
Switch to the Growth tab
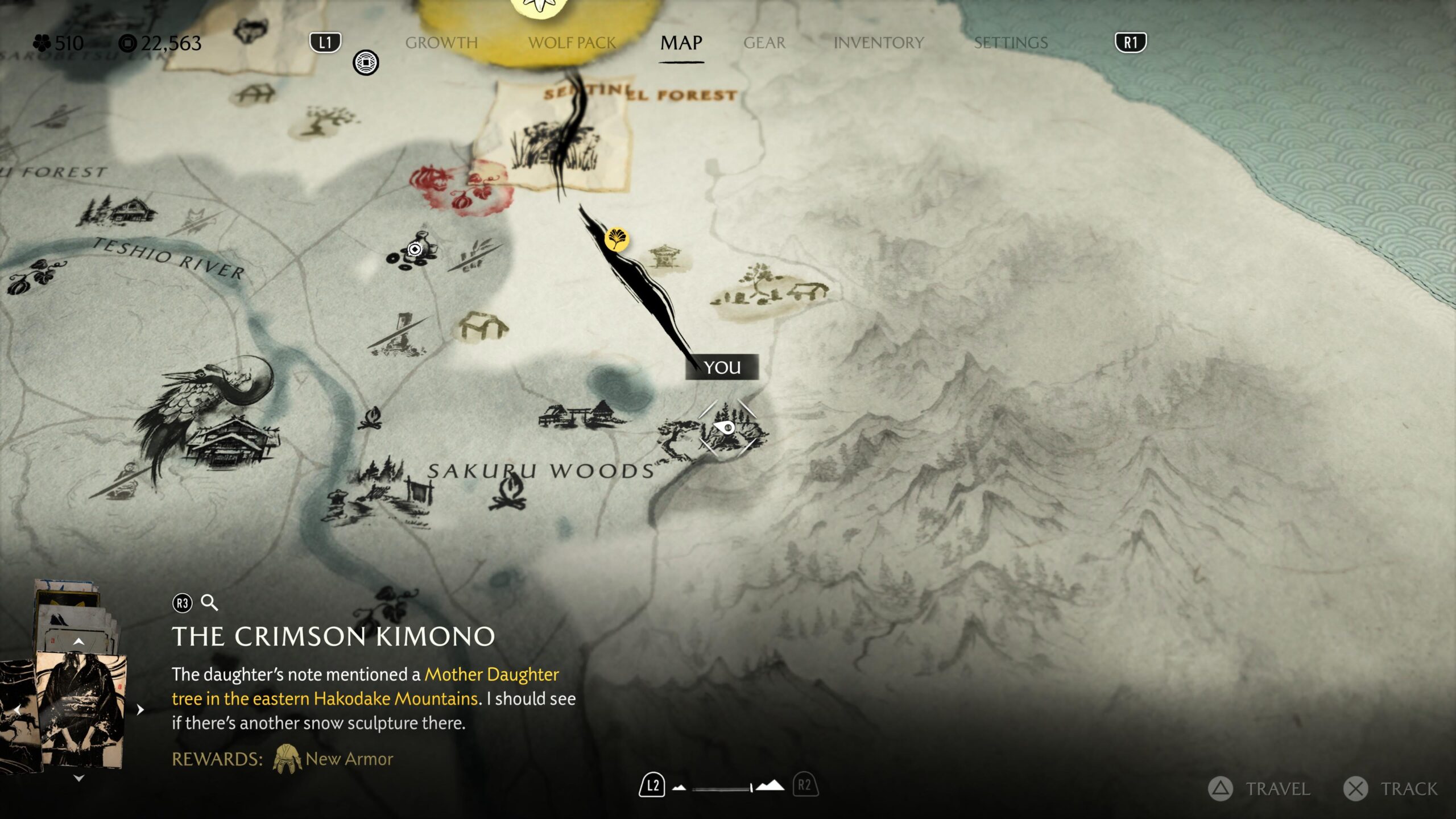[x=441, y=43]
